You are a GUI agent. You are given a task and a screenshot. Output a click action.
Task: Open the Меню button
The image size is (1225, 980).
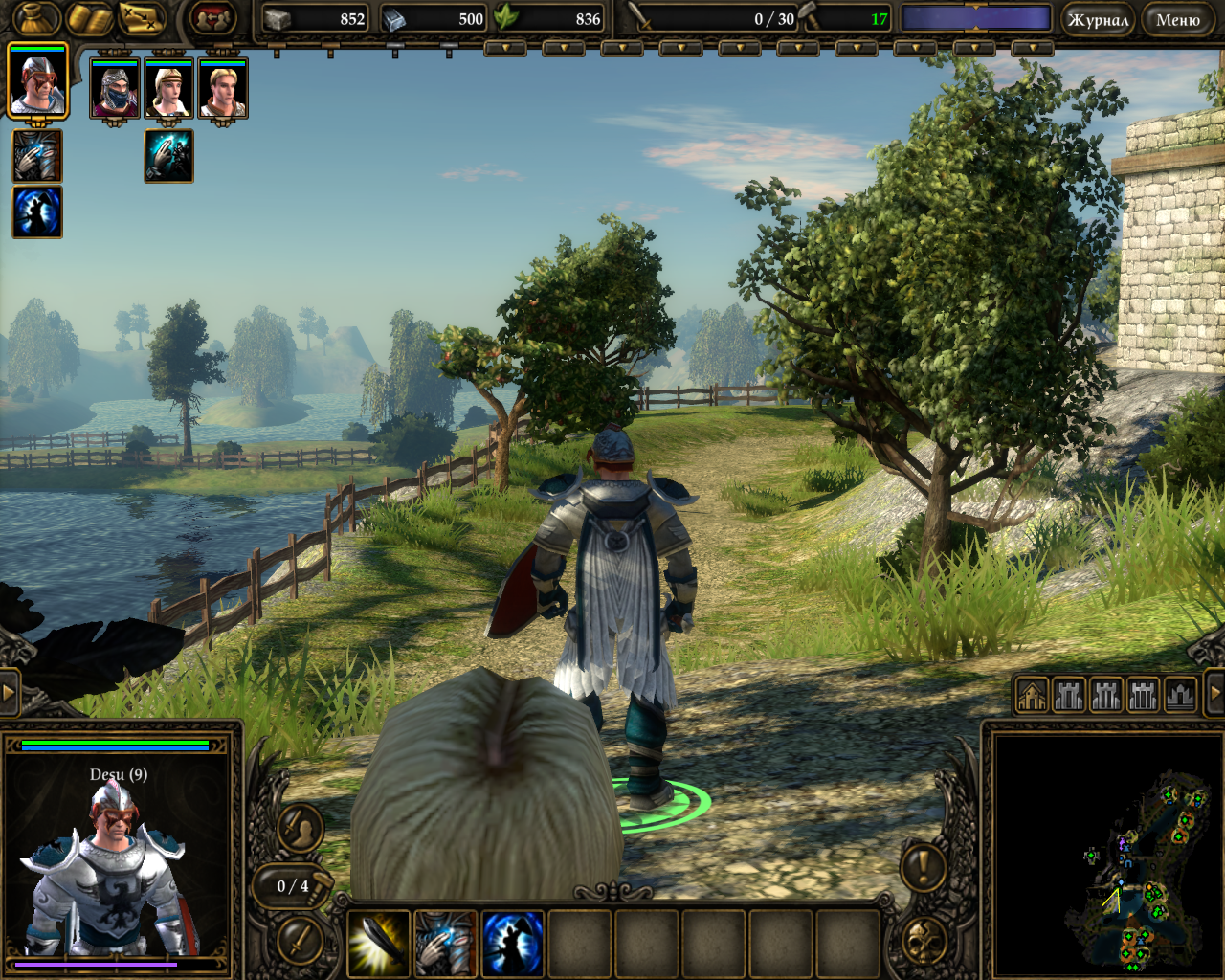coord(1177,19)
